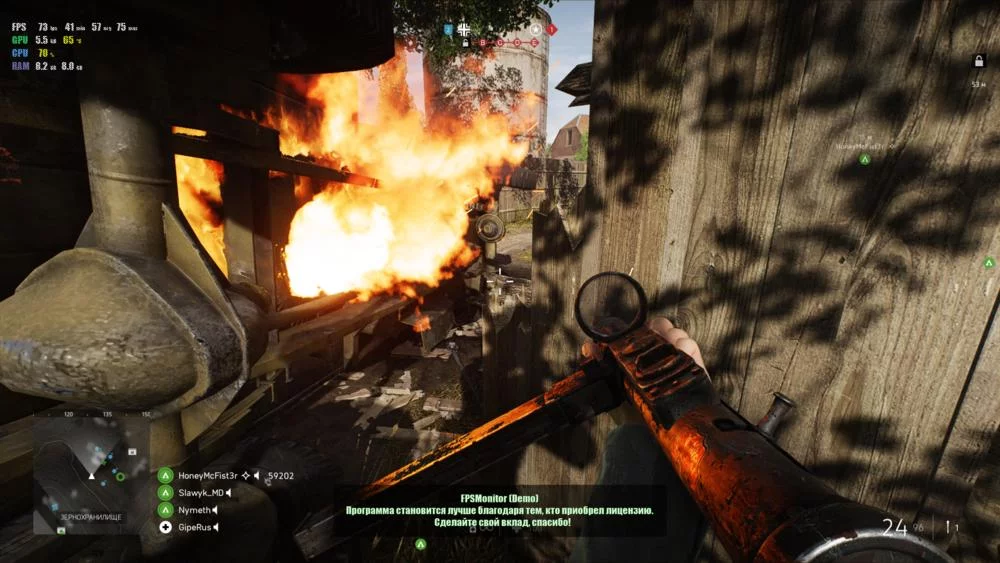
Task: Click the circled star icon
Action: pos(535,30)
